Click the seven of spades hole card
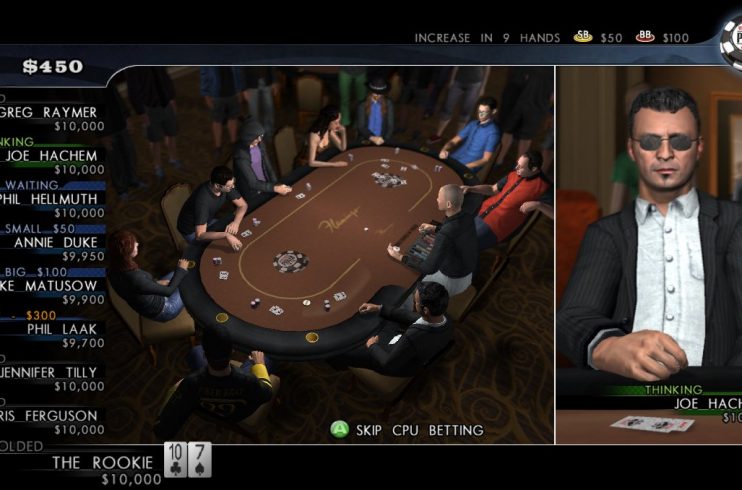742x490 pixels. pos(199,459)
